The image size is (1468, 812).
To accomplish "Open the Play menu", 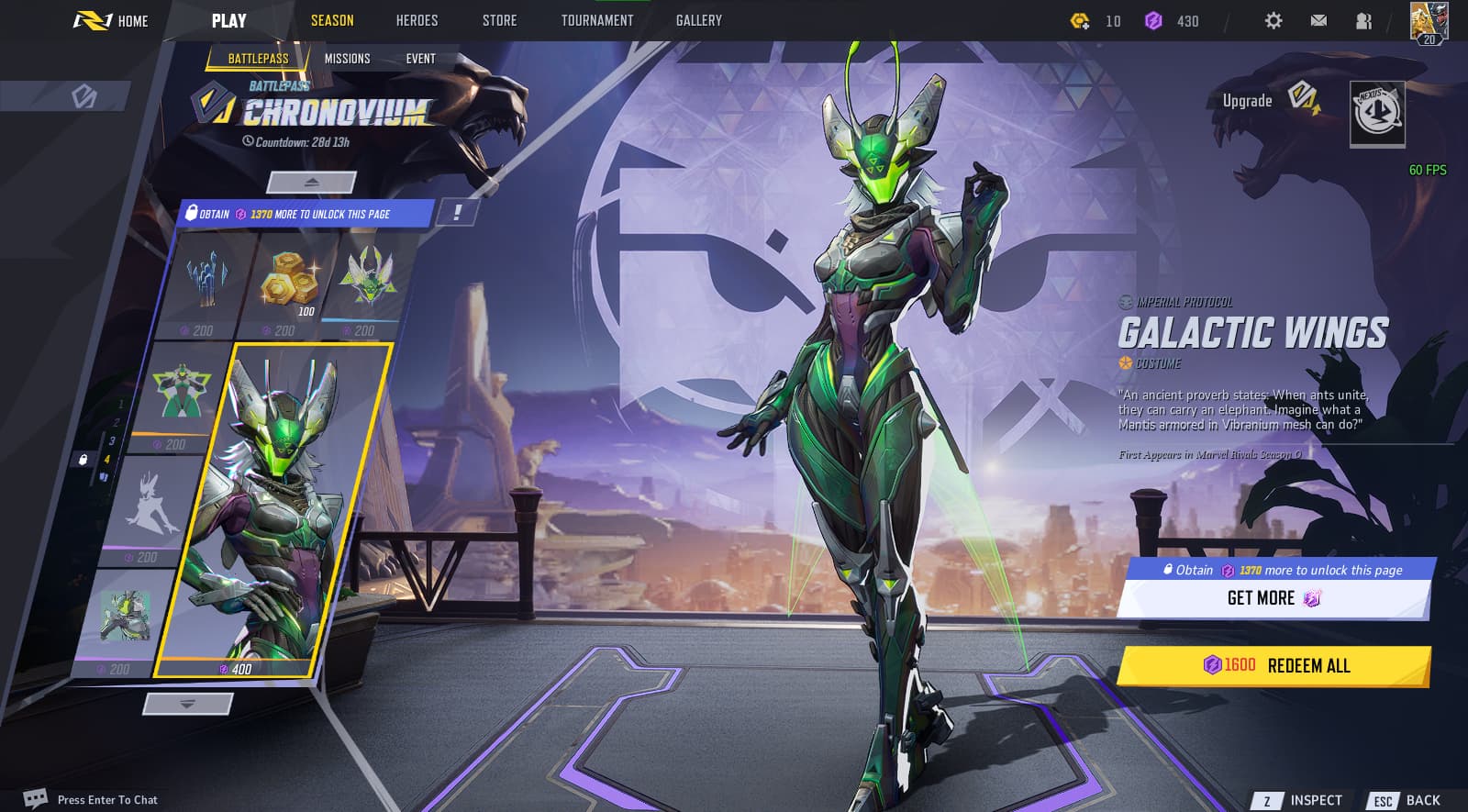I will 228,20.
